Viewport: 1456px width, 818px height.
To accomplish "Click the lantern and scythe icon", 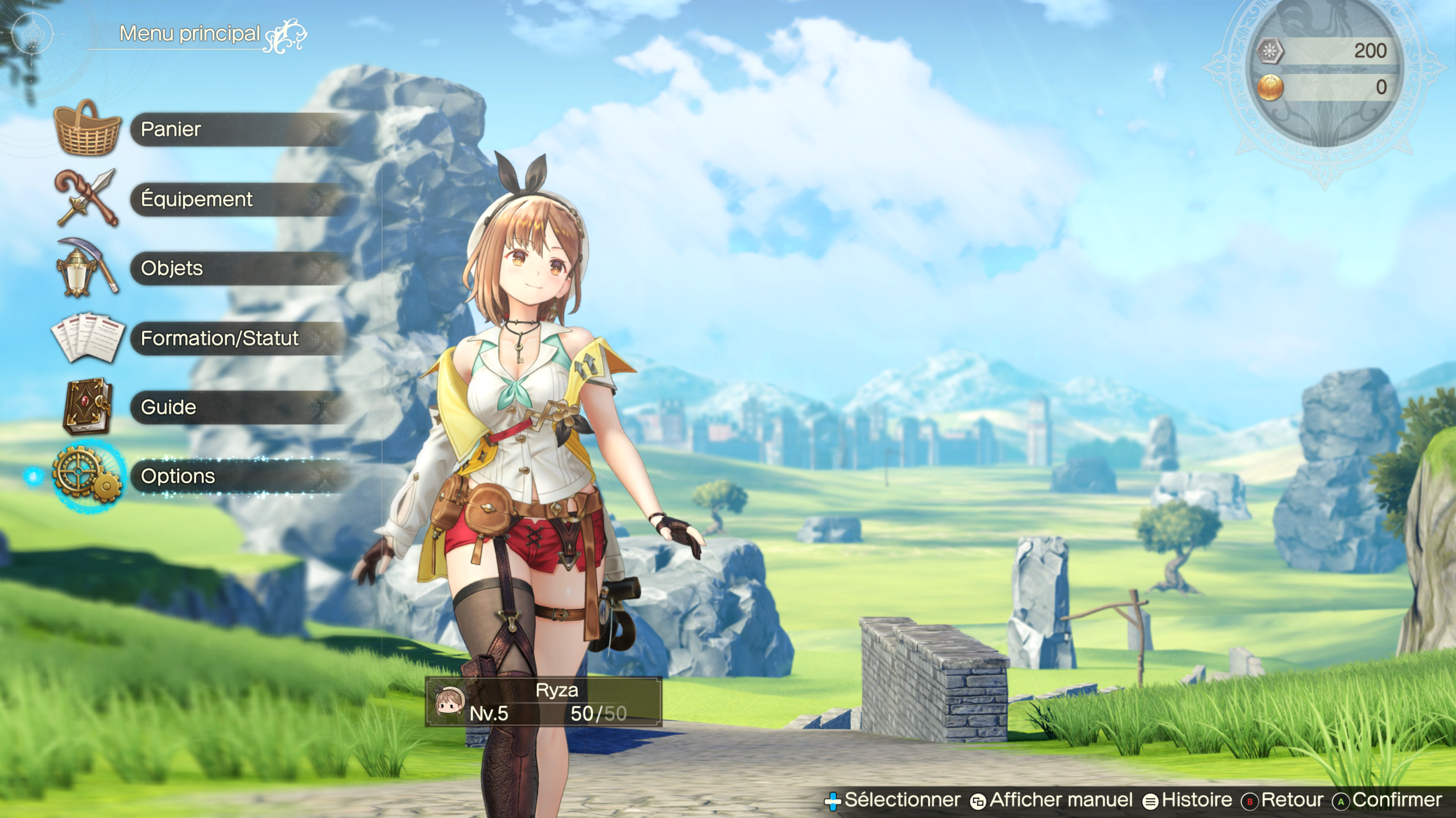I will 87,268.
